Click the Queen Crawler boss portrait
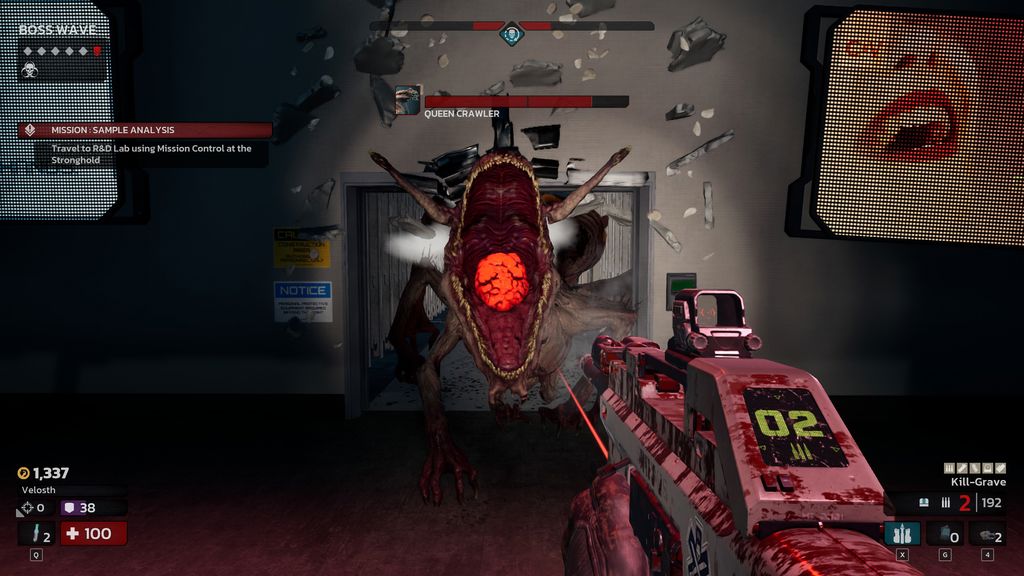 coord(408,100)
